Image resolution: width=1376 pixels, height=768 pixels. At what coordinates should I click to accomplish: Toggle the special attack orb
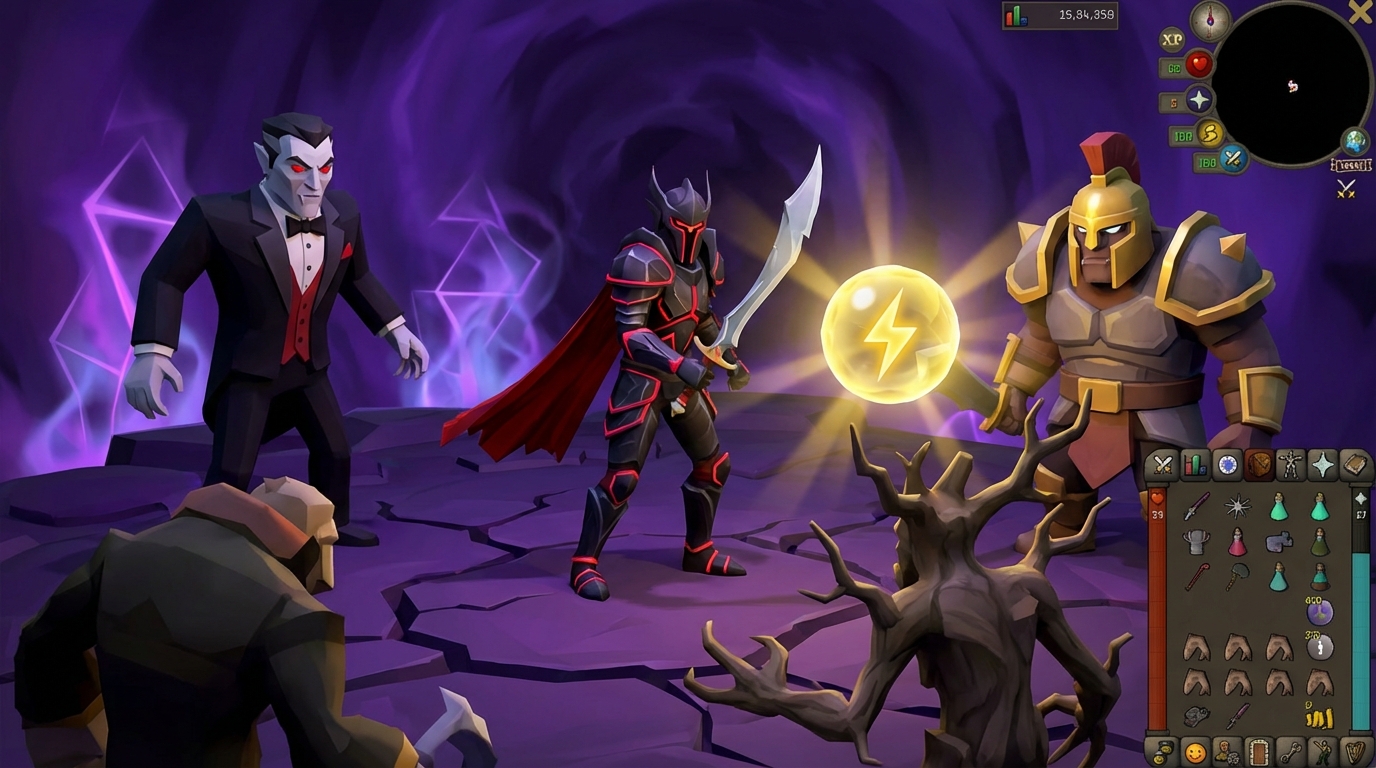tap(1233, 158)
